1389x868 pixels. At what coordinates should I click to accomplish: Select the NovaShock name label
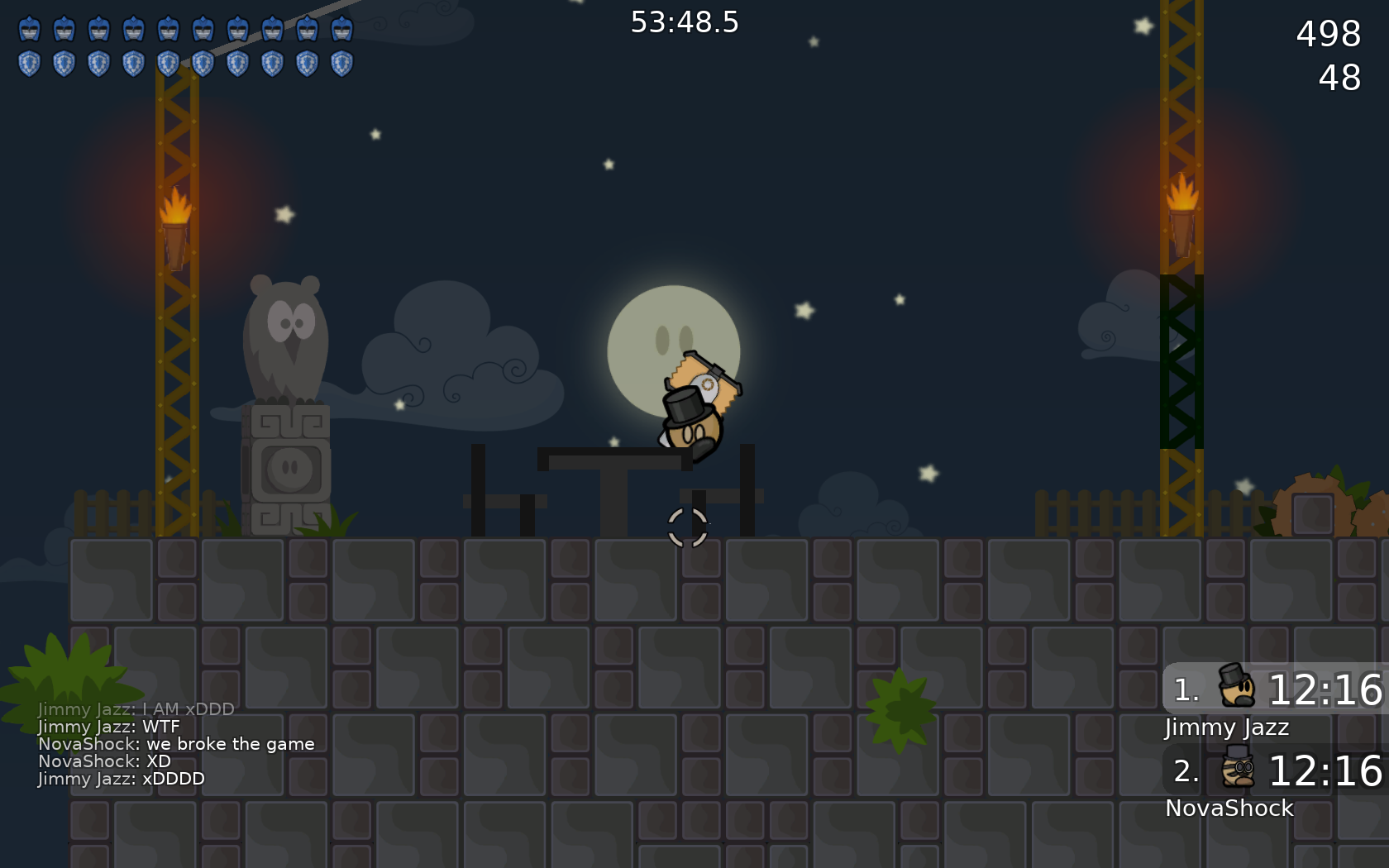[x=1229, y=808]
